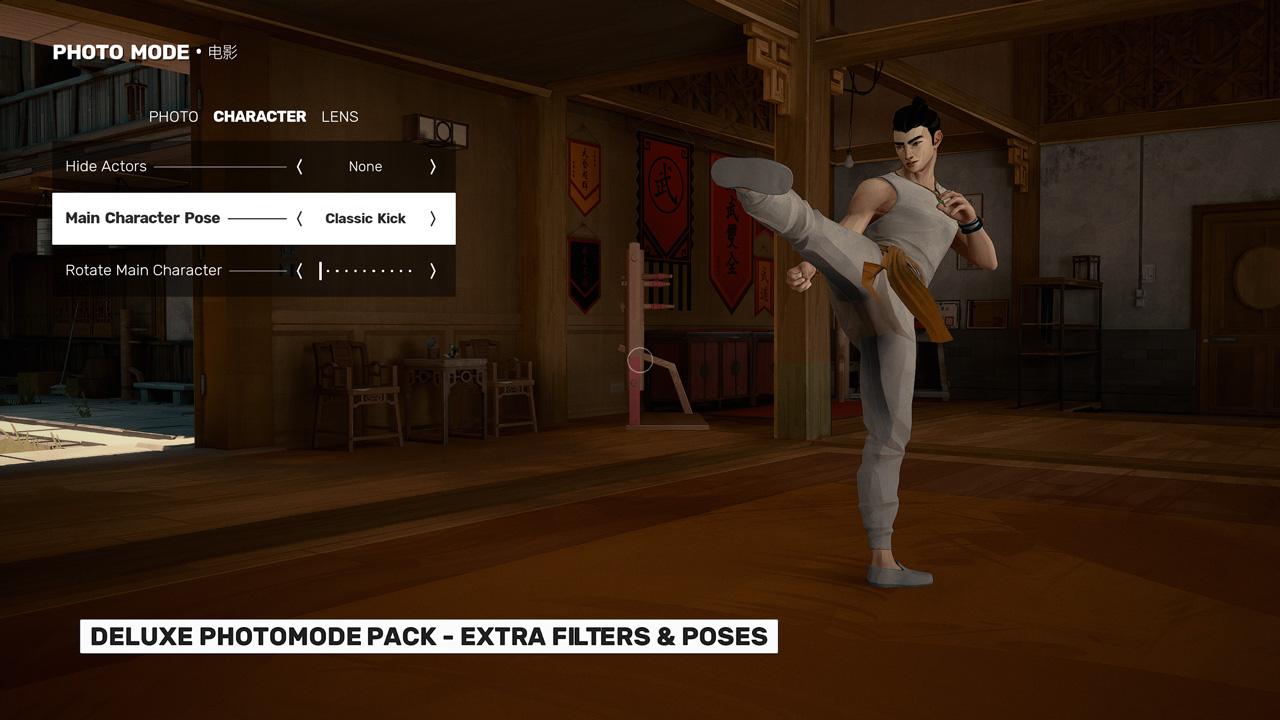This screenshot has width=1280, height=720.
Task: Switch to the PHOTO tab
Action: click(173, 117)
